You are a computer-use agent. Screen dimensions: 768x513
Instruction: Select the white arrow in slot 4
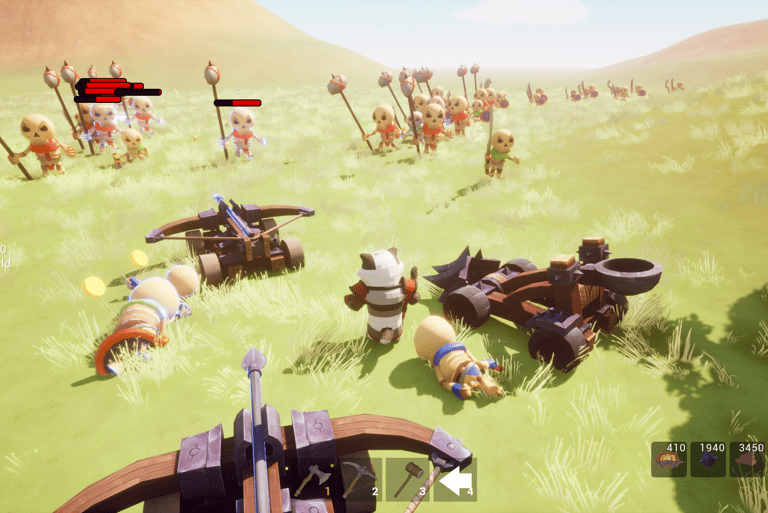point(455,480)
